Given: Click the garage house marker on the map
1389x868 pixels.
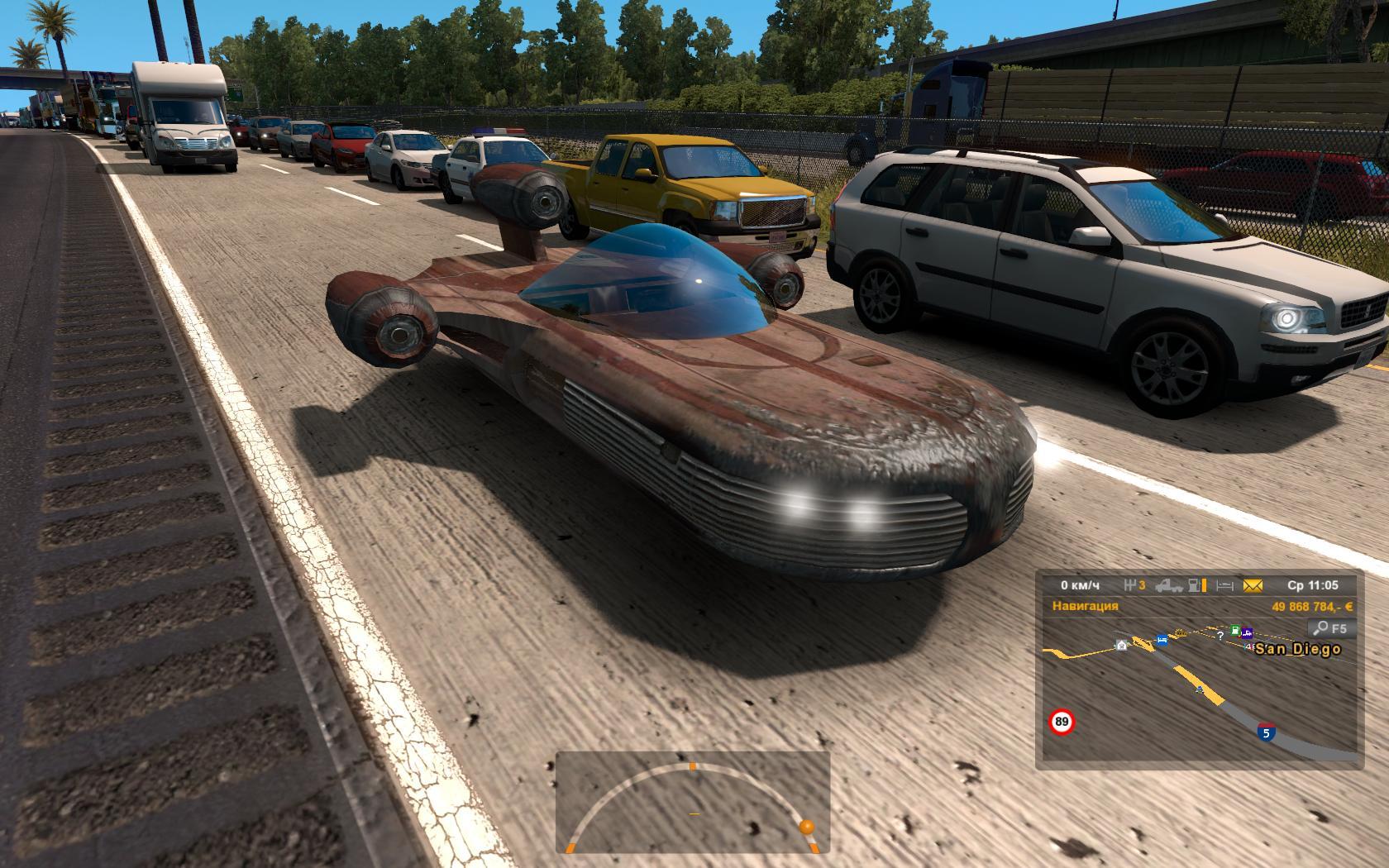Looking at the screenshot, I should click(1121, 645).
